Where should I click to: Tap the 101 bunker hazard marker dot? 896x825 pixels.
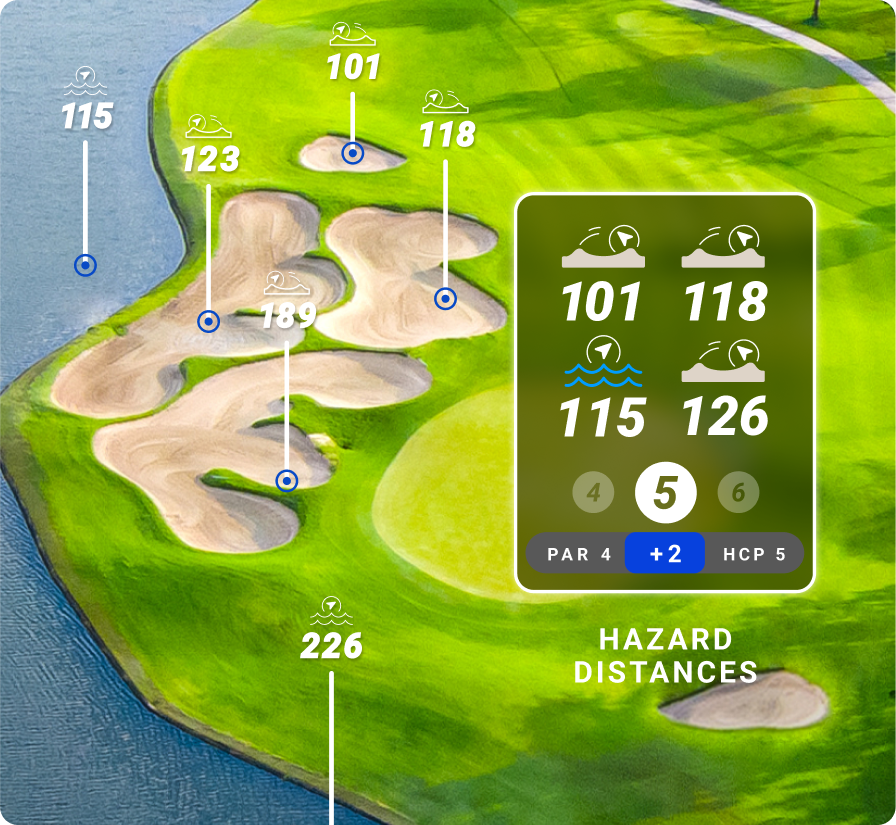[352, 153]
